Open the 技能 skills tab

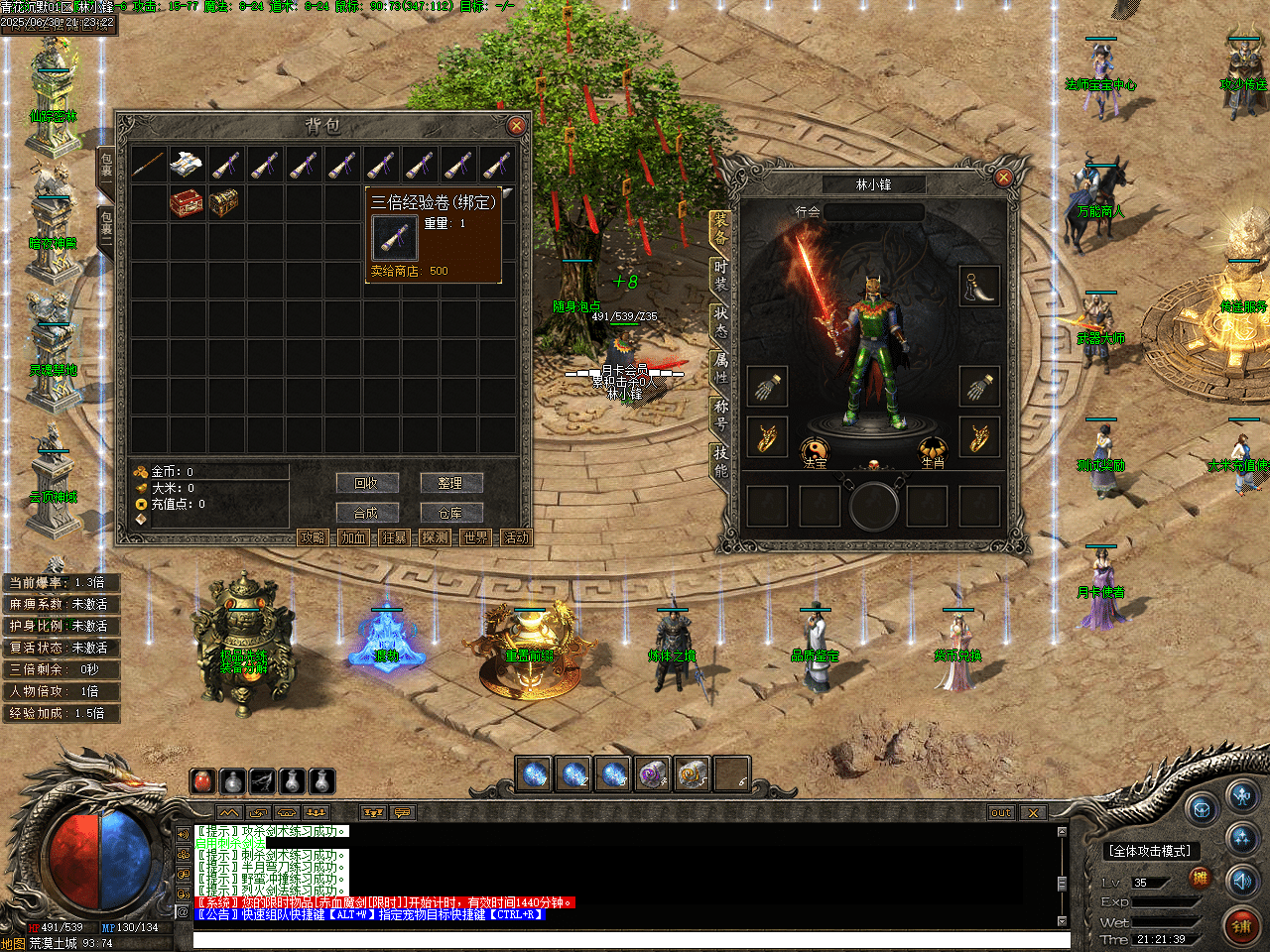pos(720,460)
